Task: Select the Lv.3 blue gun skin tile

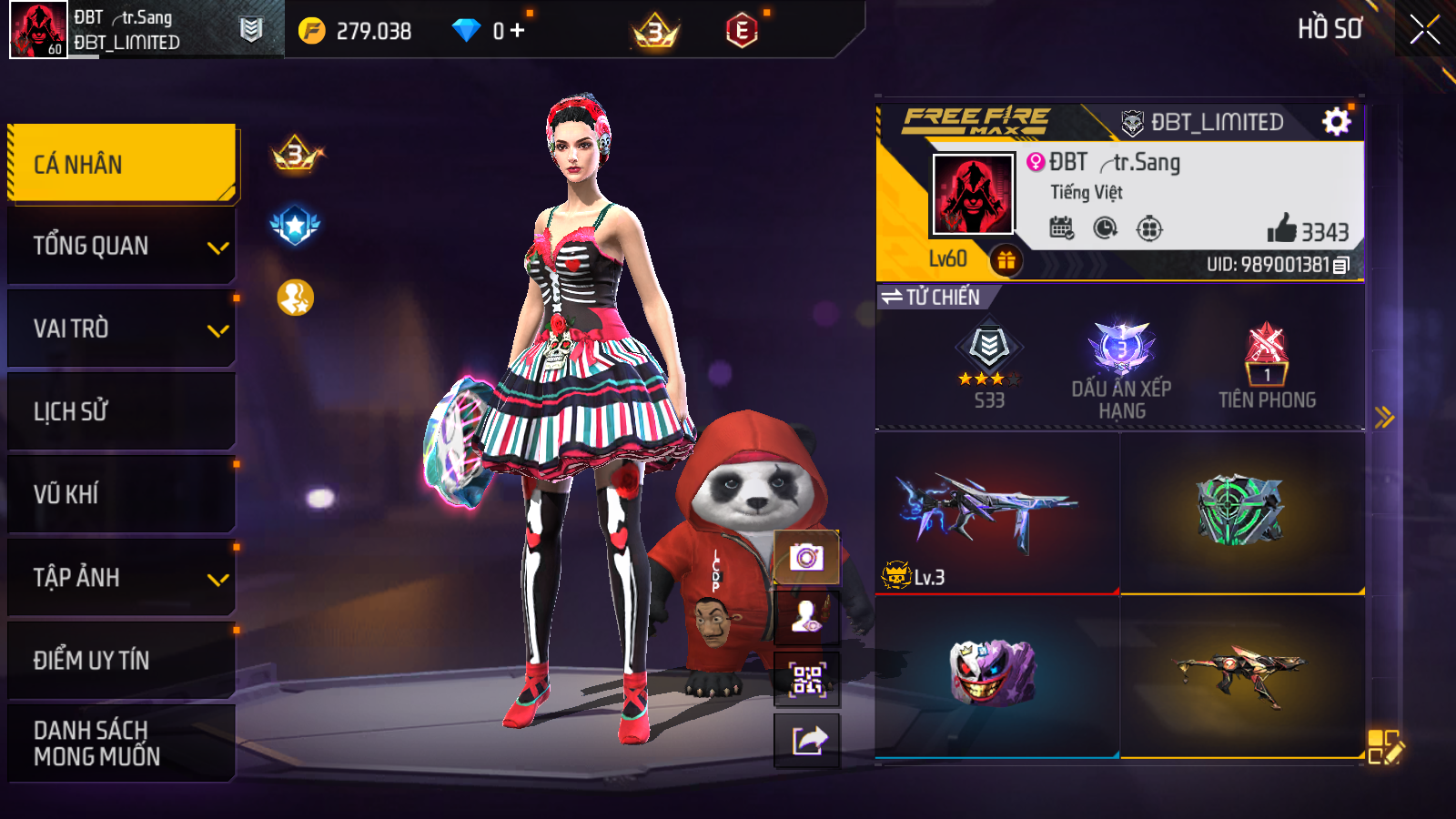Action: 996,513
